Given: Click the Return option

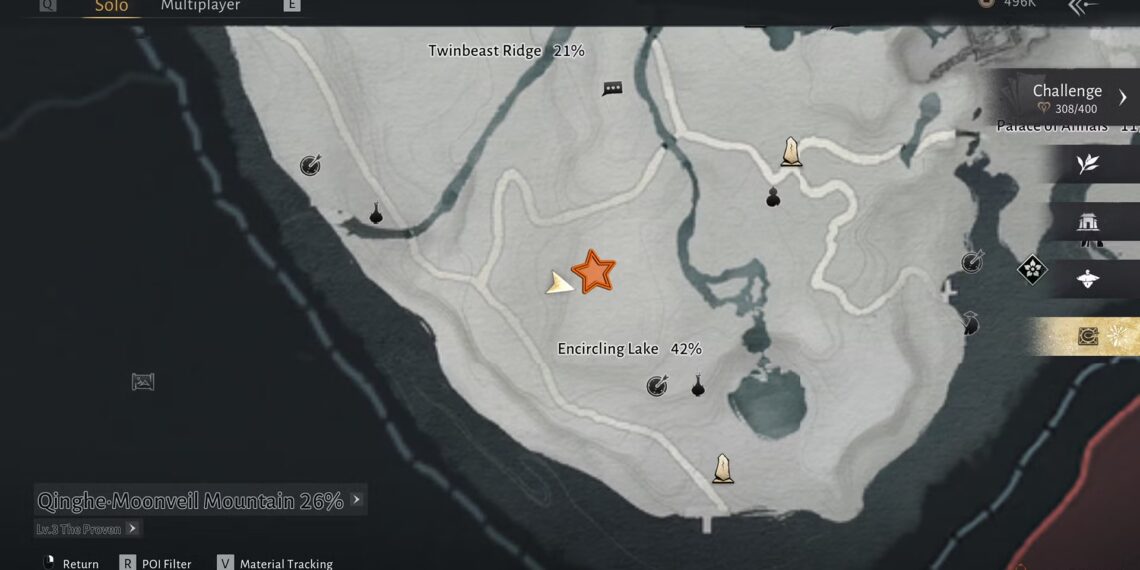Looking at the screenshot, I should coord(72,563).
